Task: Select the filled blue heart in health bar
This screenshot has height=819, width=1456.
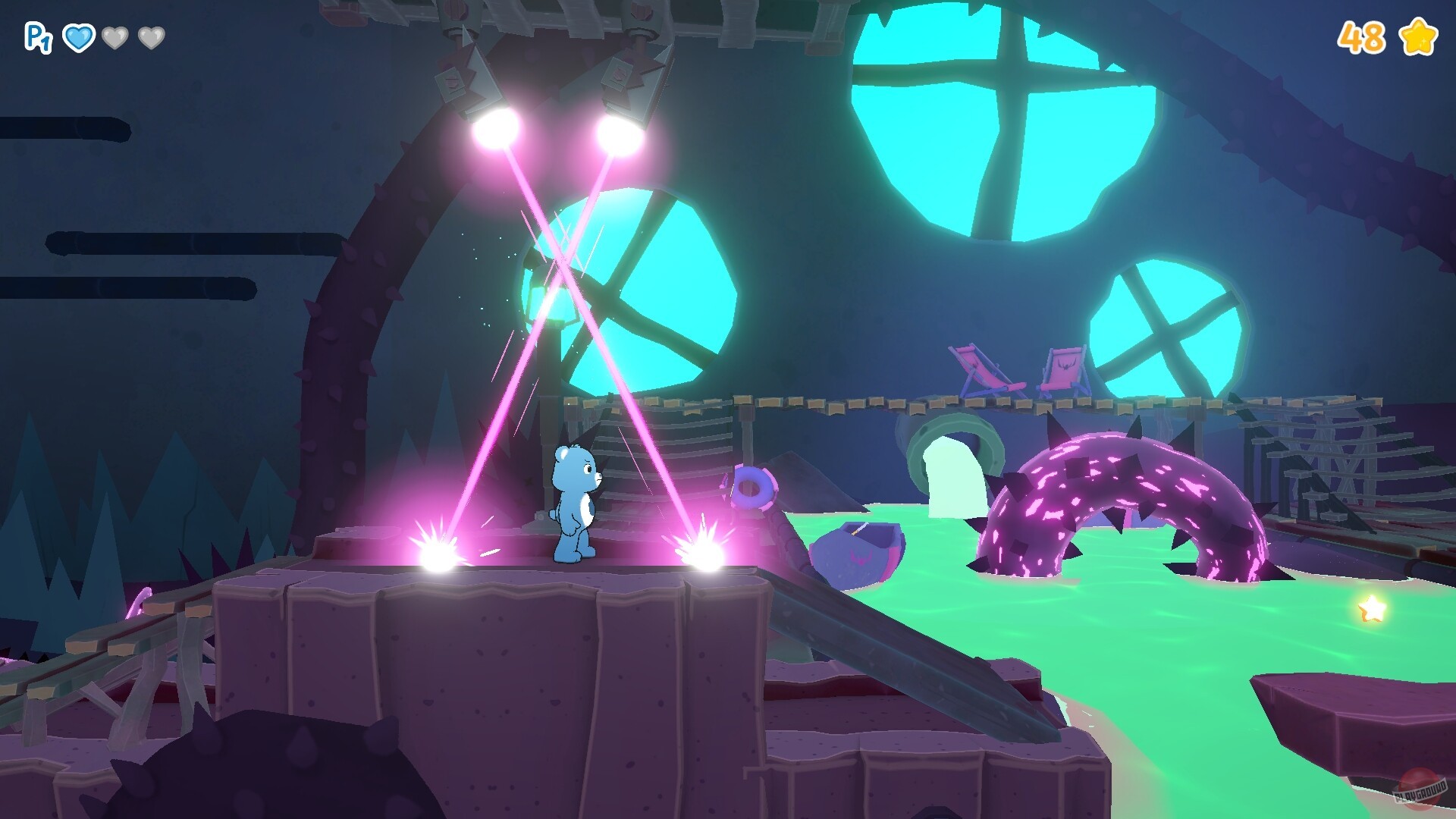Action: coord(80,36)
